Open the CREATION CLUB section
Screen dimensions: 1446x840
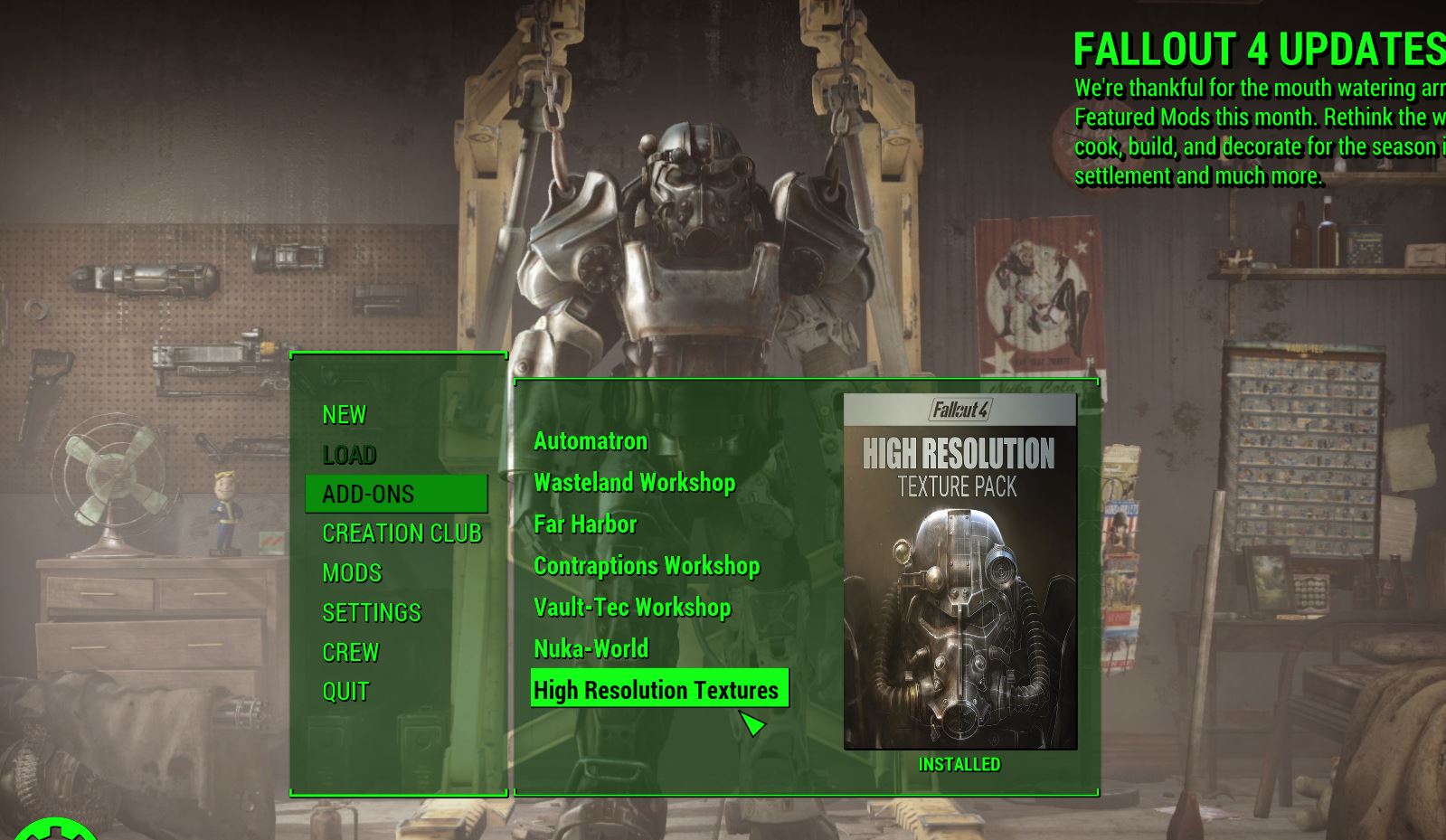click(403, 533)
